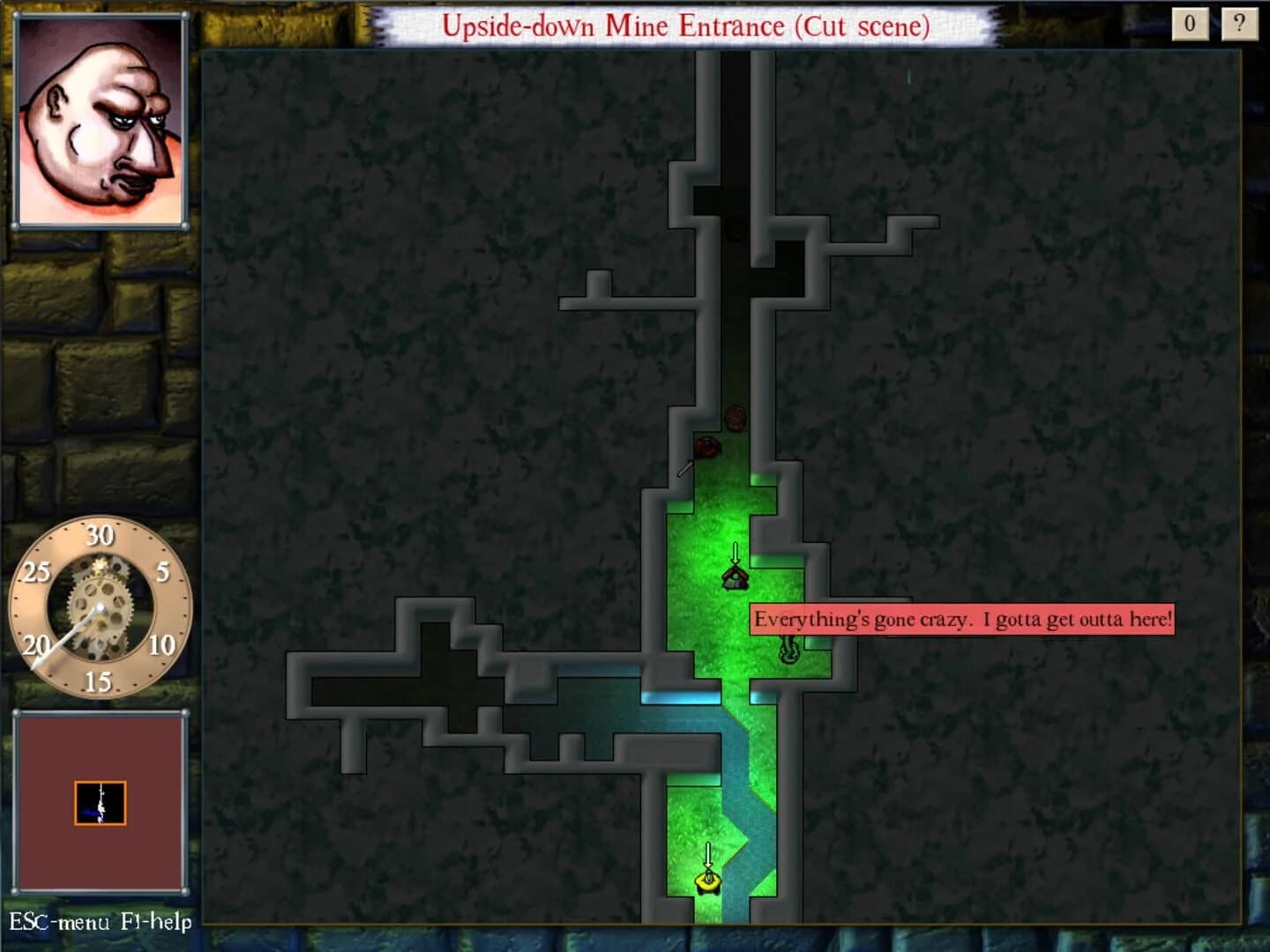
Task: Select the character under the white arrow cursor
Action: tap(735, 580)
